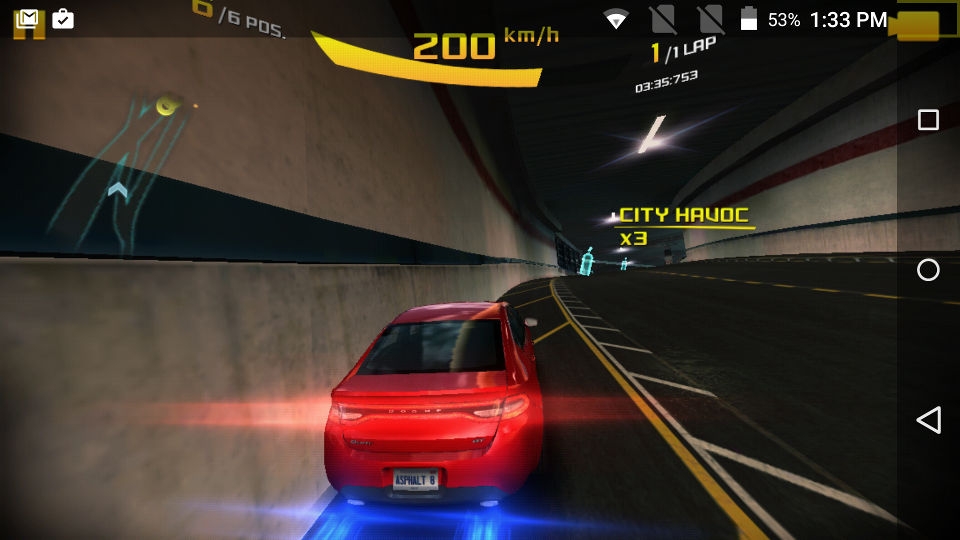The height and width of the screenshot is (540, 960).
Task: Open Android recent apps square button
Action: pos(928,120)
